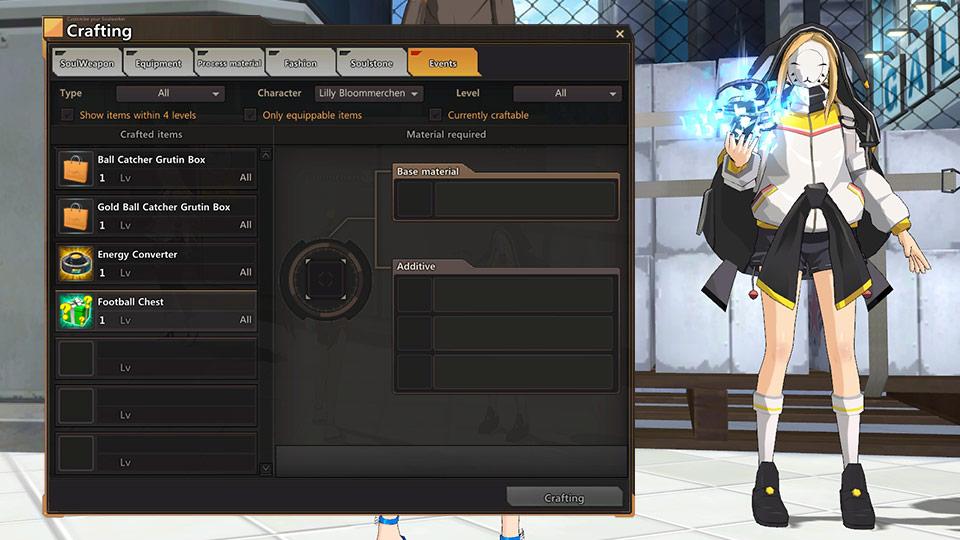Close the Crafting window

click(620, 34)
